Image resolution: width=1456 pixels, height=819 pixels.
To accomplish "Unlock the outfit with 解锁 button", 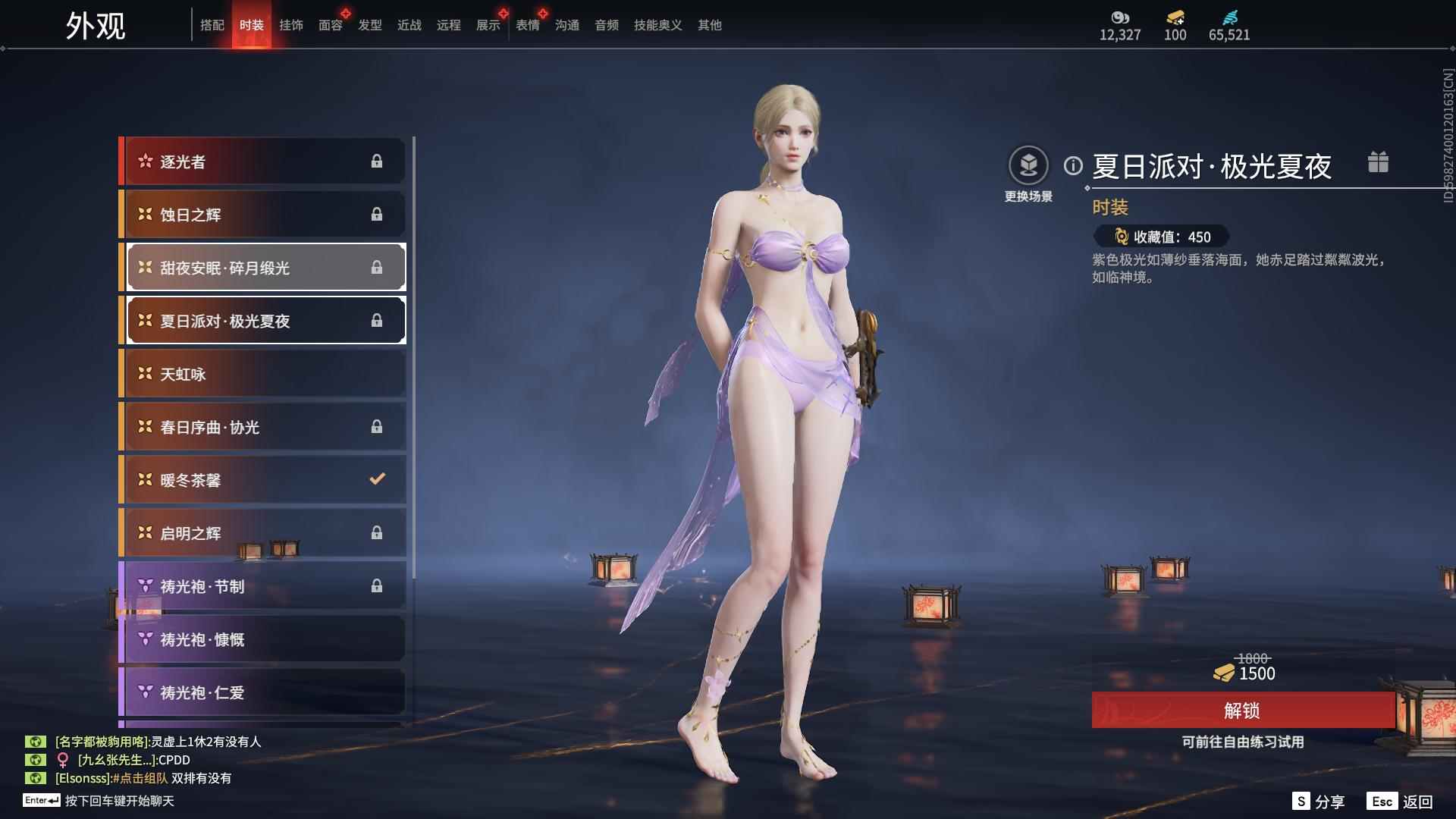I will coord(1242,711).
